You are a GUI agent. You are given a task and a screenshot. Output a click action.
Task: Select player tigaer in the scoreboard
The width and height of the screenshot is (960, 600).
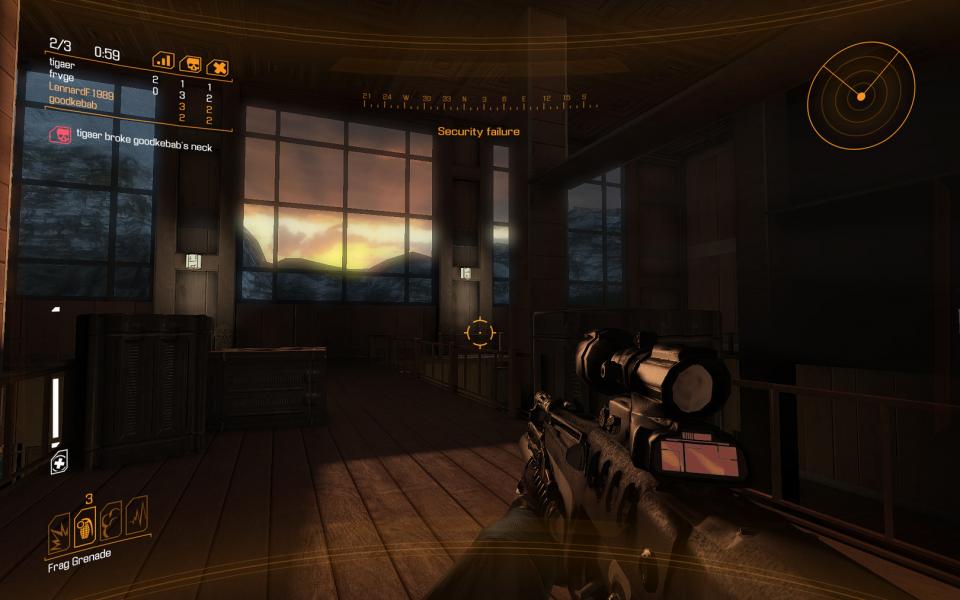pos(62,65)
